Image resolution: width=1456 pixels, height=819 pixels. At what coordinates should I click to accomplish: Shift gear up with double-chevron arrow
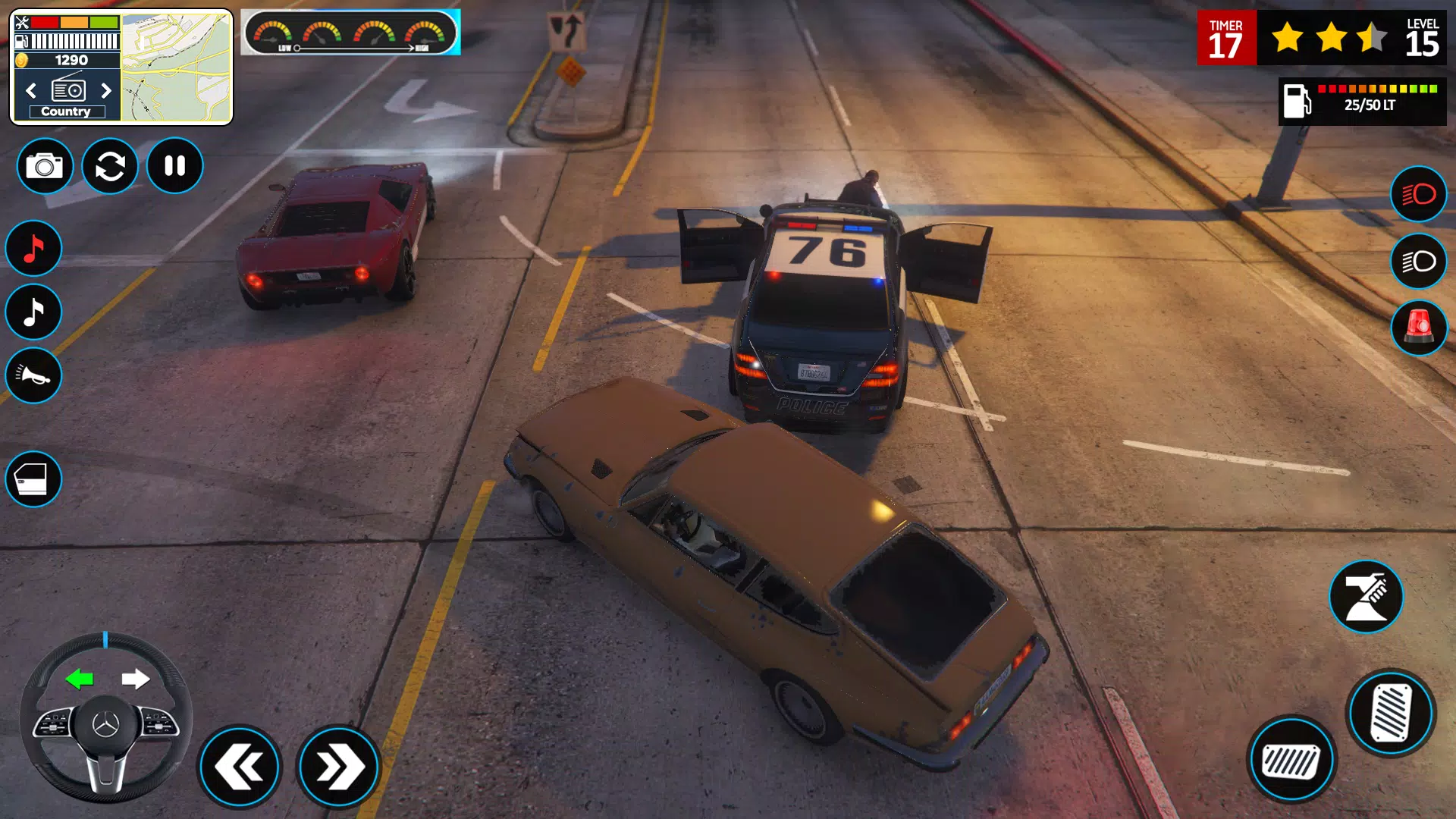339,767
